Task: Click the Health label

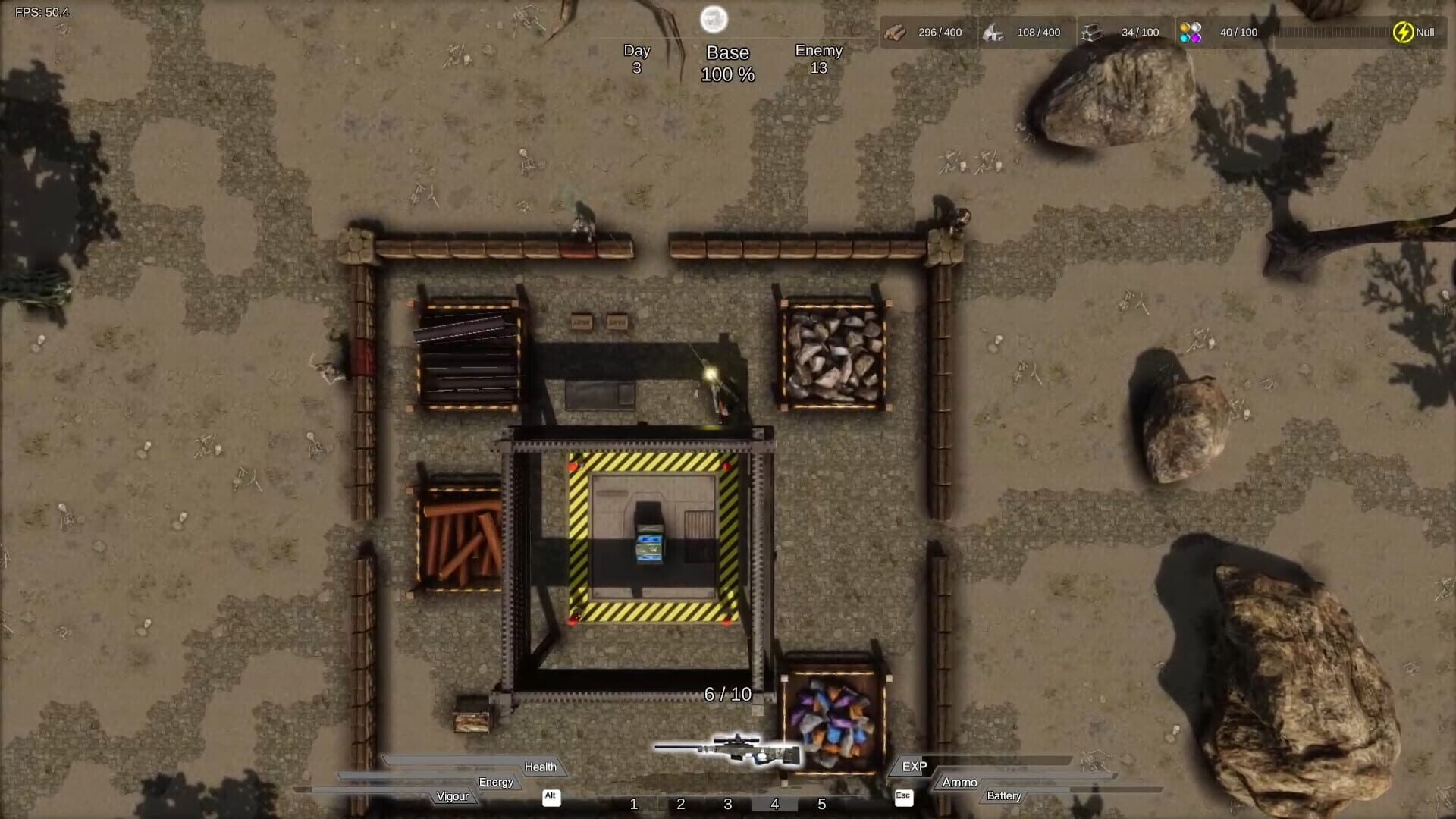Action: tap(541, 767)
